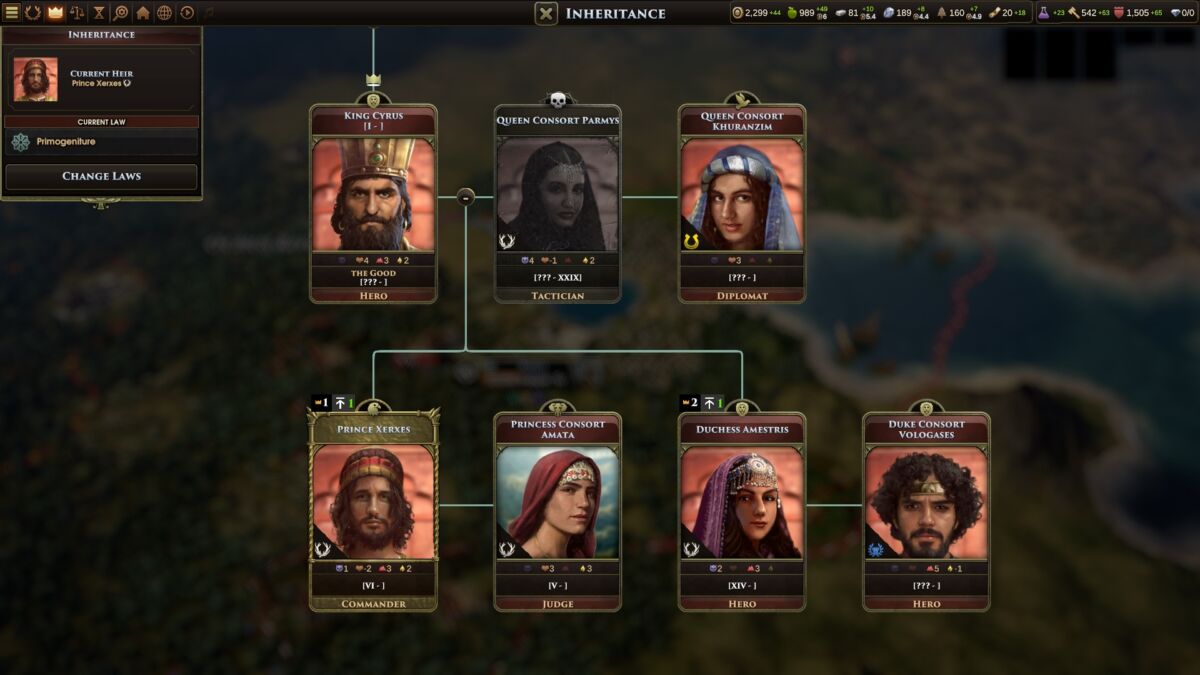This screenshot has height=675, width=1200.
Task: Close the Inheritance screen with the X button
Action: coord(546,13)
